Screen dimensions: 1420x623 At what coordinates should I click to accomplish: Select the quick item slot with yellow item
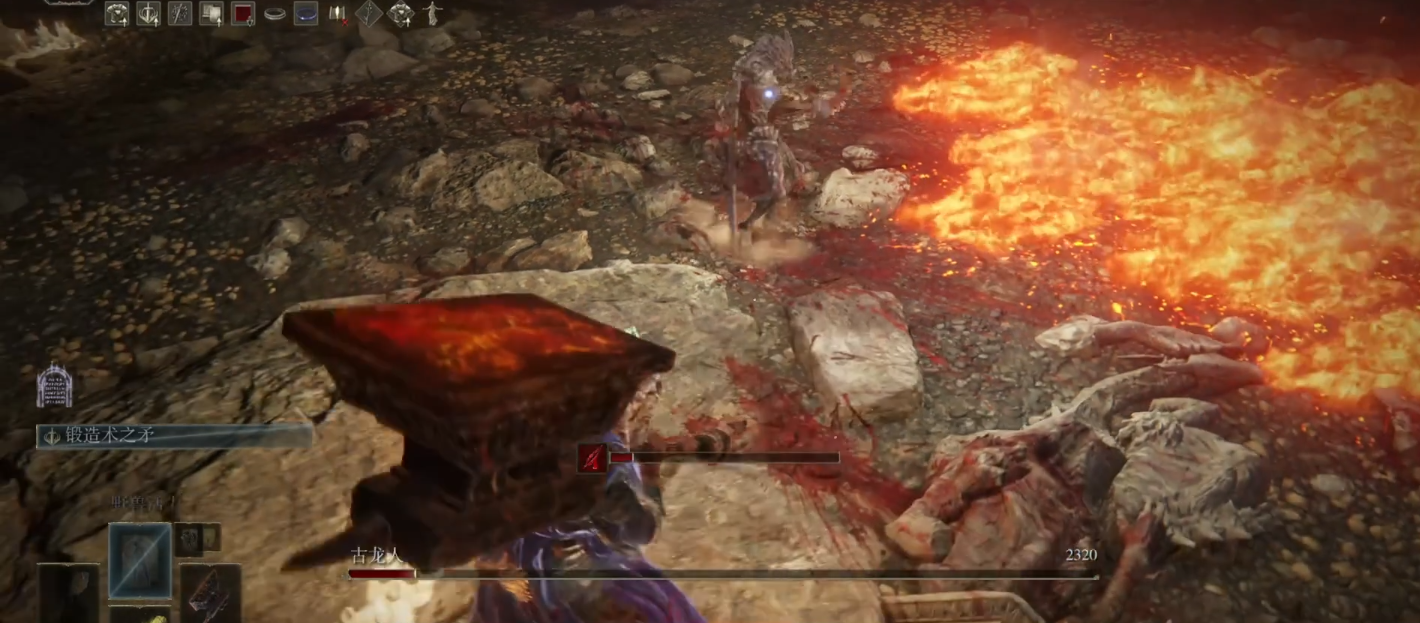[x=140, y=614]
